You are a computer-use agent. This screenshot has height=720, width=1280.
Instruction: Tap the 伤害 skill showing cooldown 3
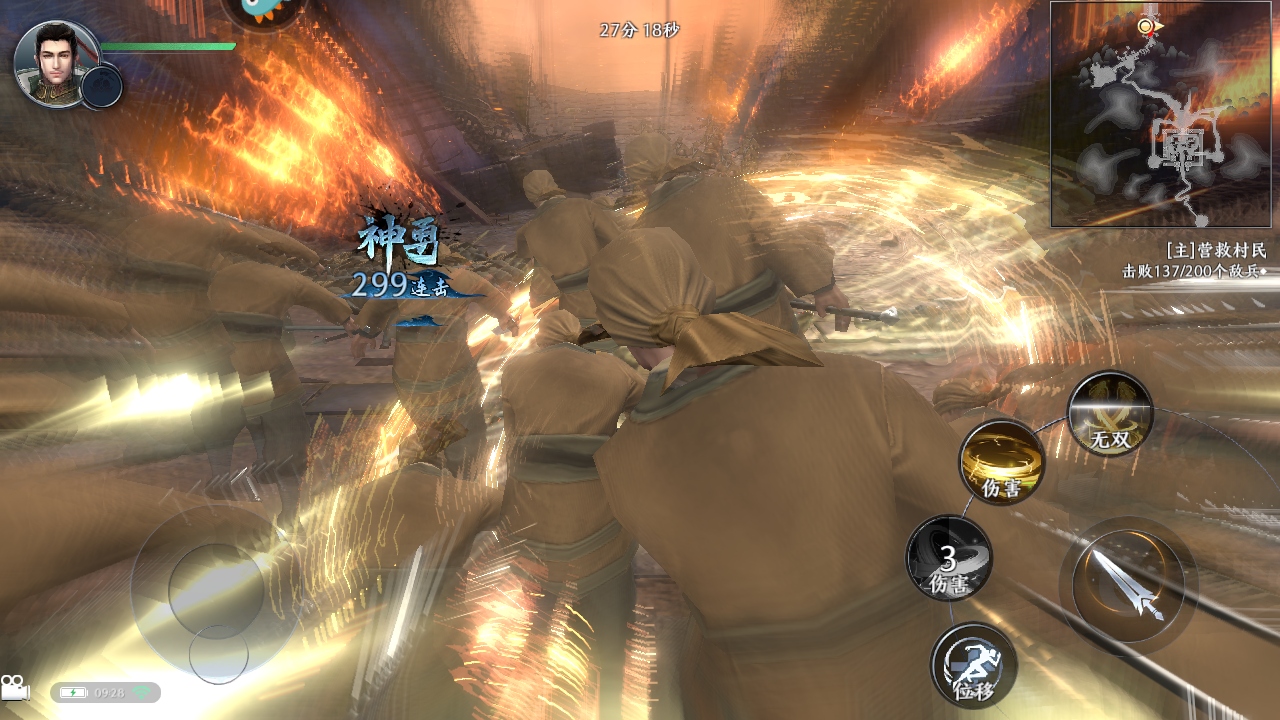tap(949, 558)
